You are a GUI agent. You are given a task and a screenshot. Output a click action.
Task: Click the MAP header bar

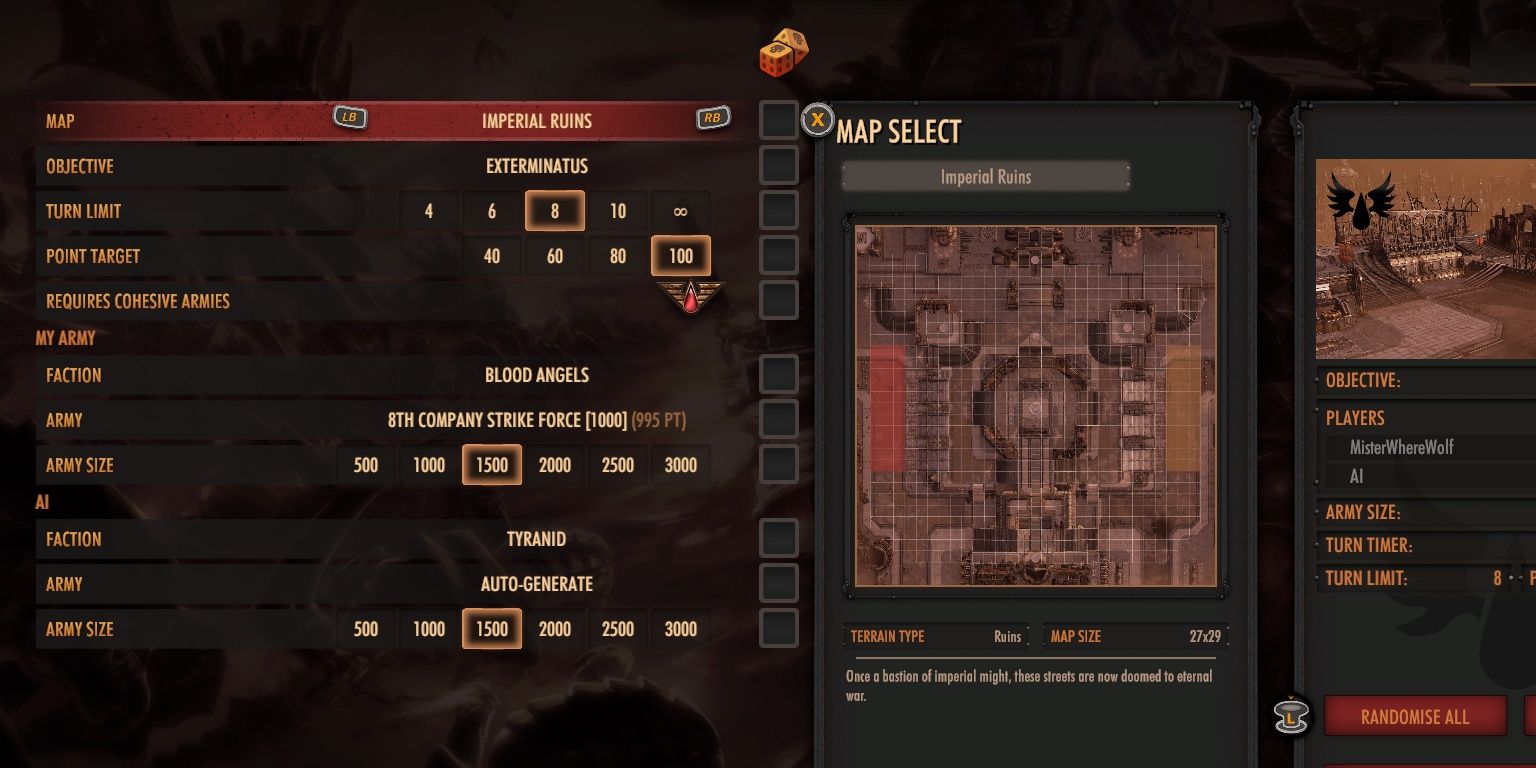pyautogui.click(x=200, y=120)
